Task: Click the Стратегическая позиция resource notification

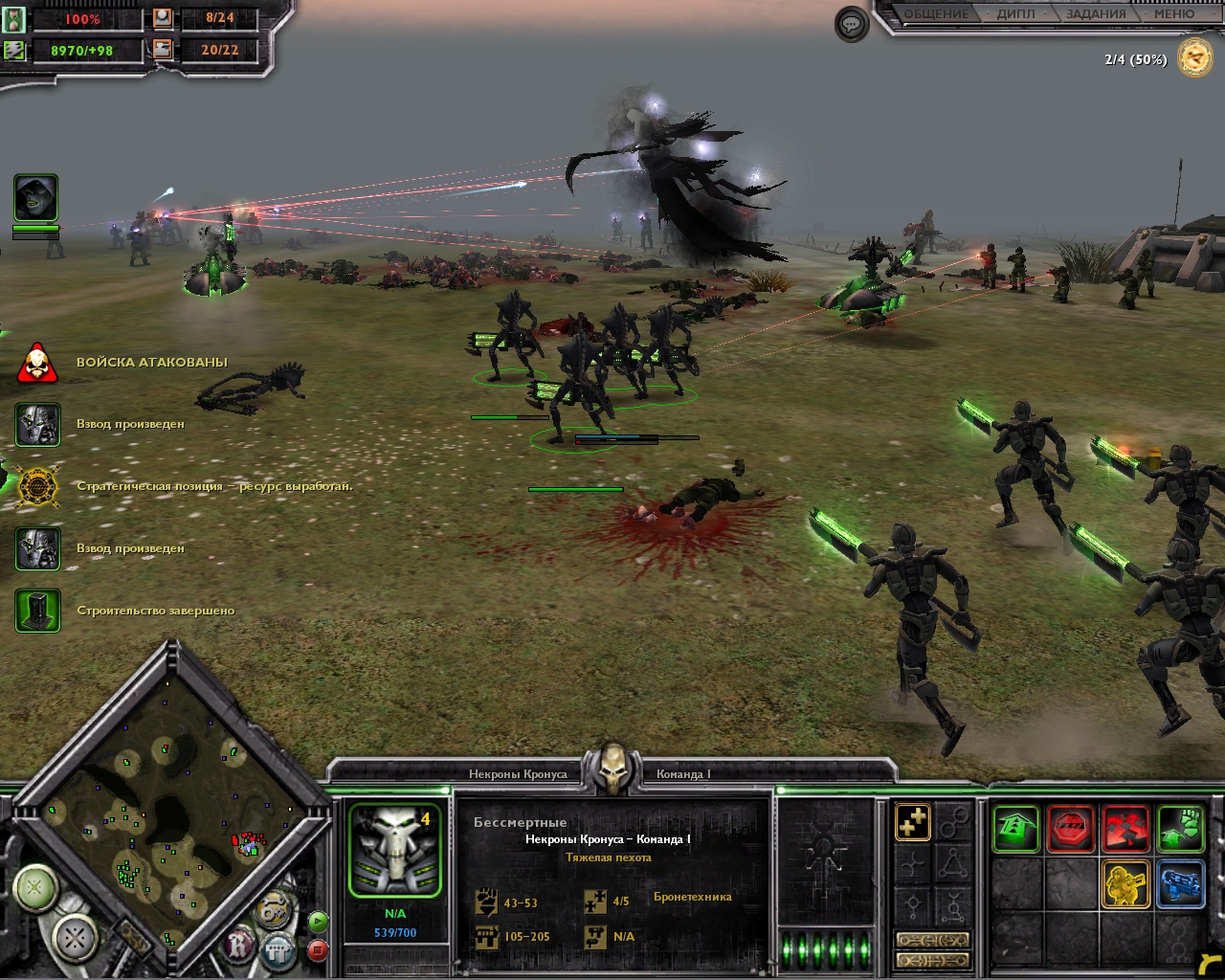Action: pyautogui.click(x=214, y=486)
